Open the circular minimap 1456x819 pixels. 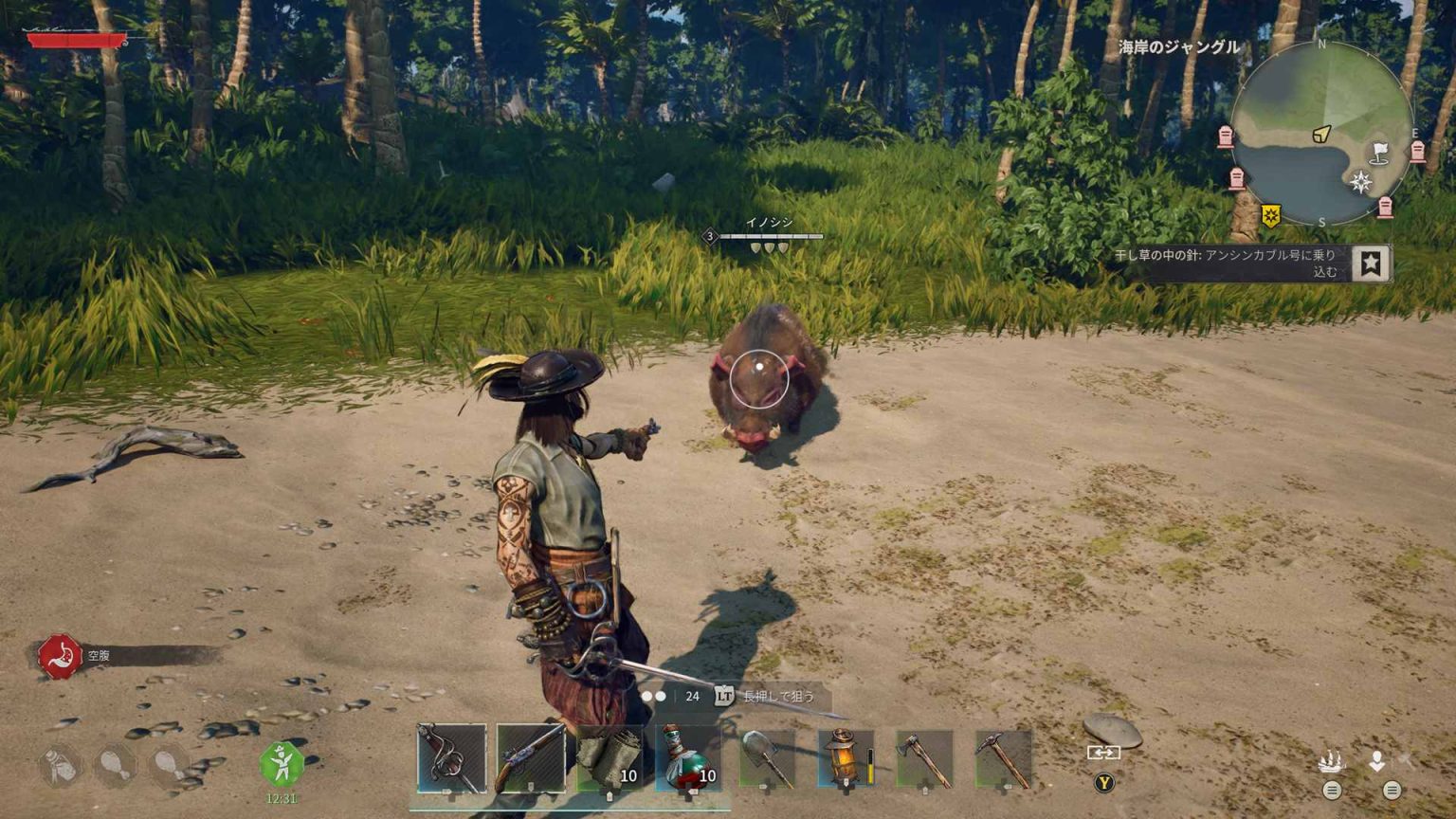pyautogui.click(x=1321, y=133)
